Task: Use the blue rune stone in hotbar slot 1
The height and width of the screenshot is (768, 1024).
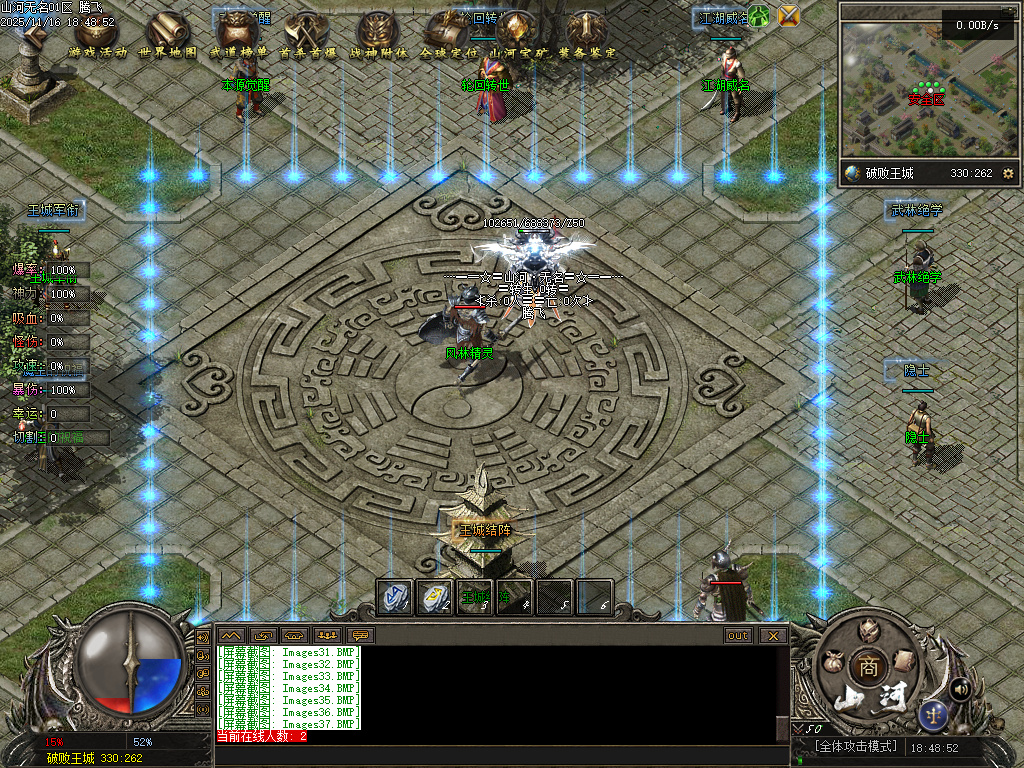Action: pyautogui.click(x=394, y=596)
